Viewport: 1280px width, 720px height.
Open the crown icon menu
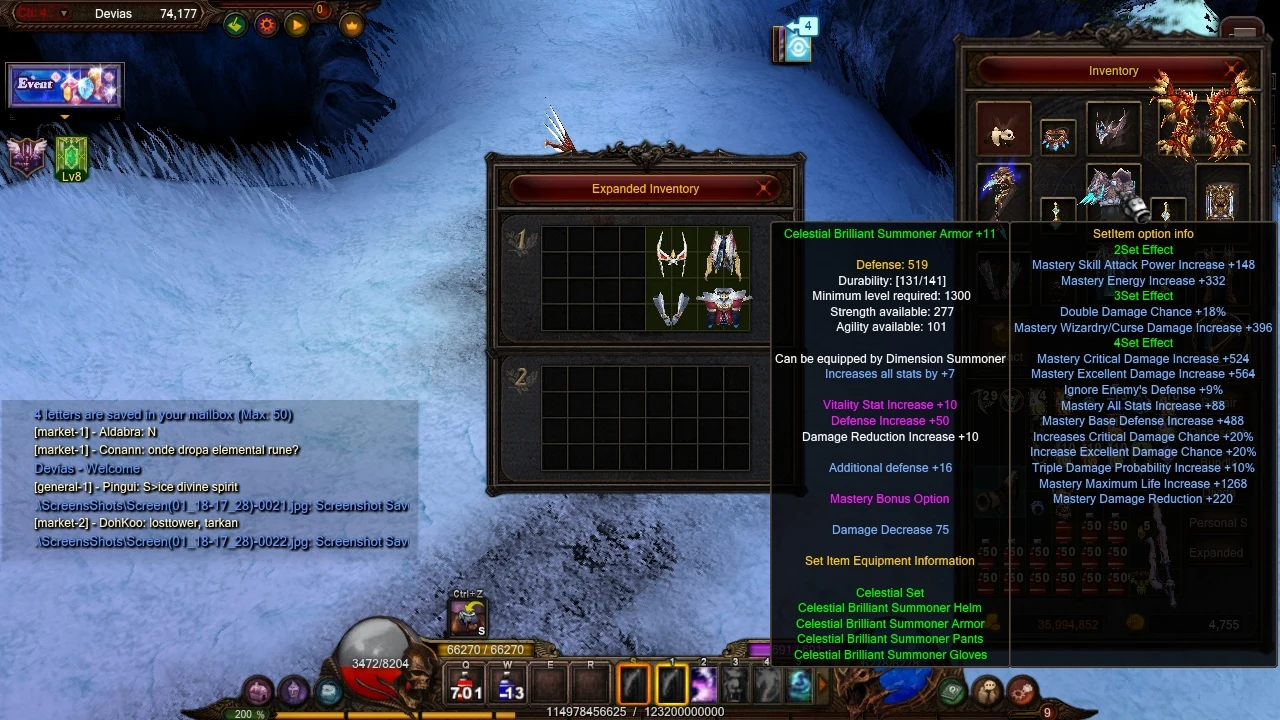(352, 25)
